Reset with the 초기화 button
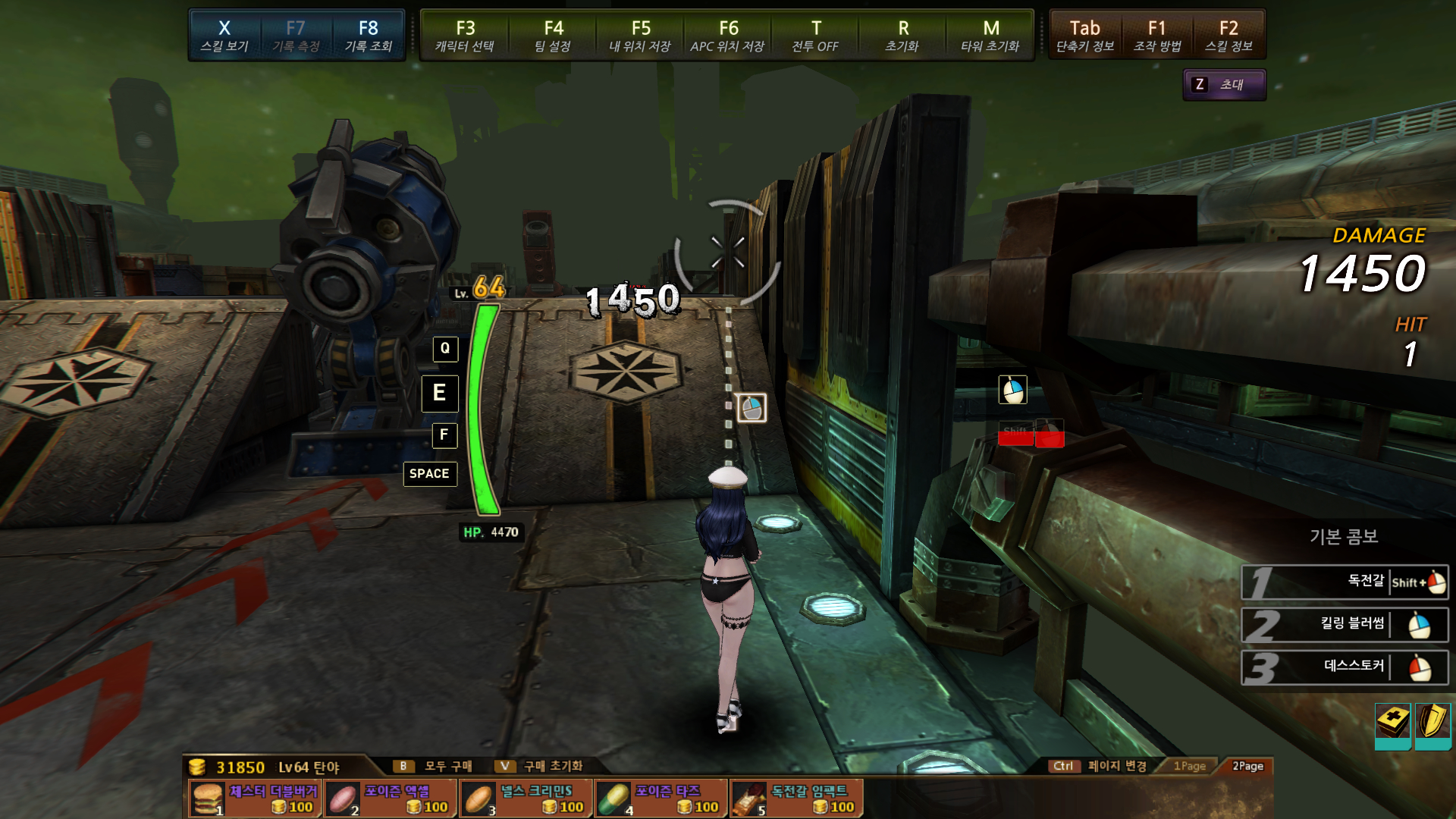This screenshot has width=1456, height=819. (902, 36)
